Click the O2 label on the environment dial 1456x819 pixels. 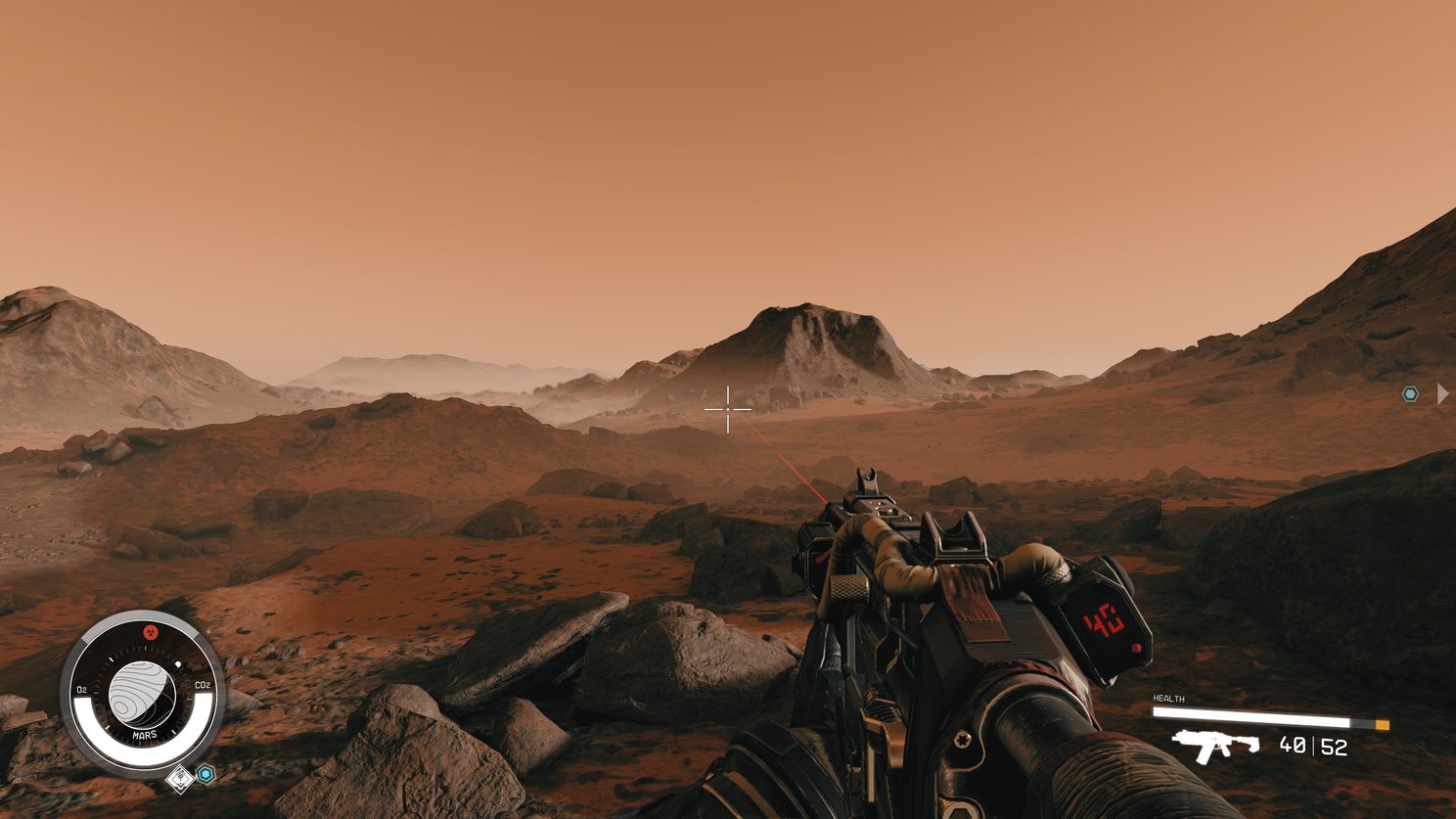(x=82, y=688)
